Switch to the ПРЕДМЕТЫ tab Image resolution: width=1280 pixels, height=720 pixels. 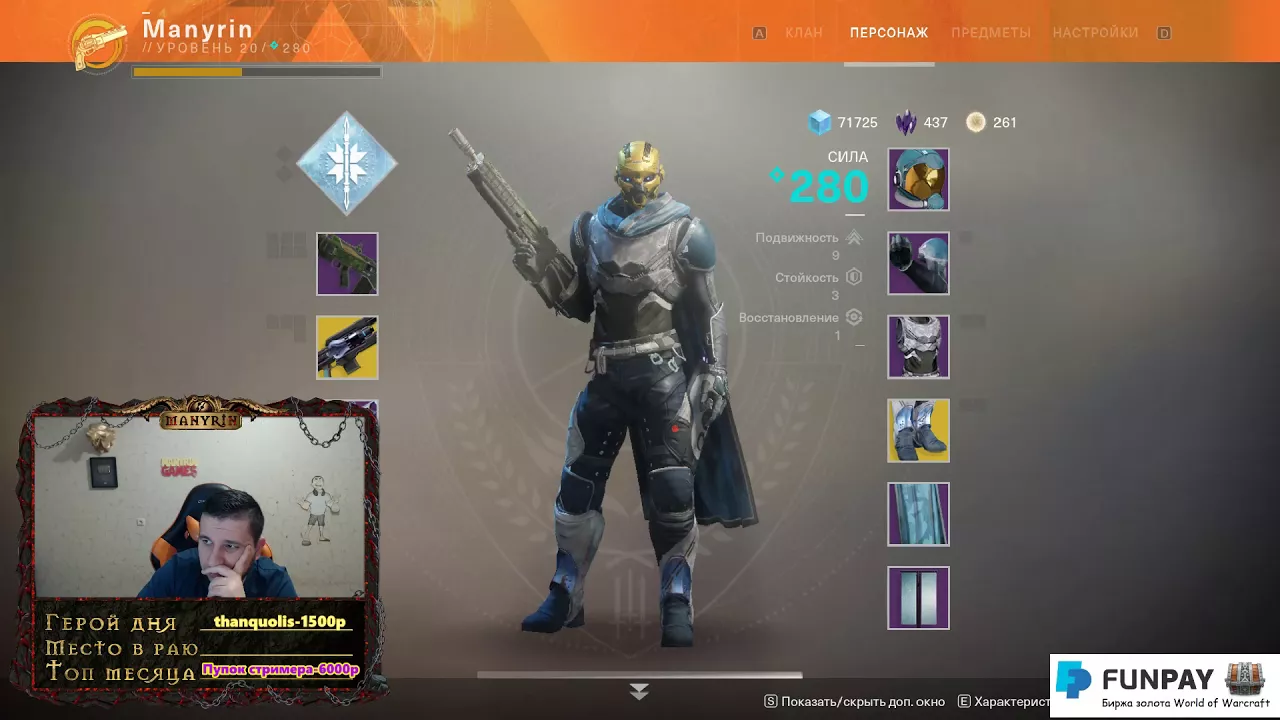(x=991, y=32)
